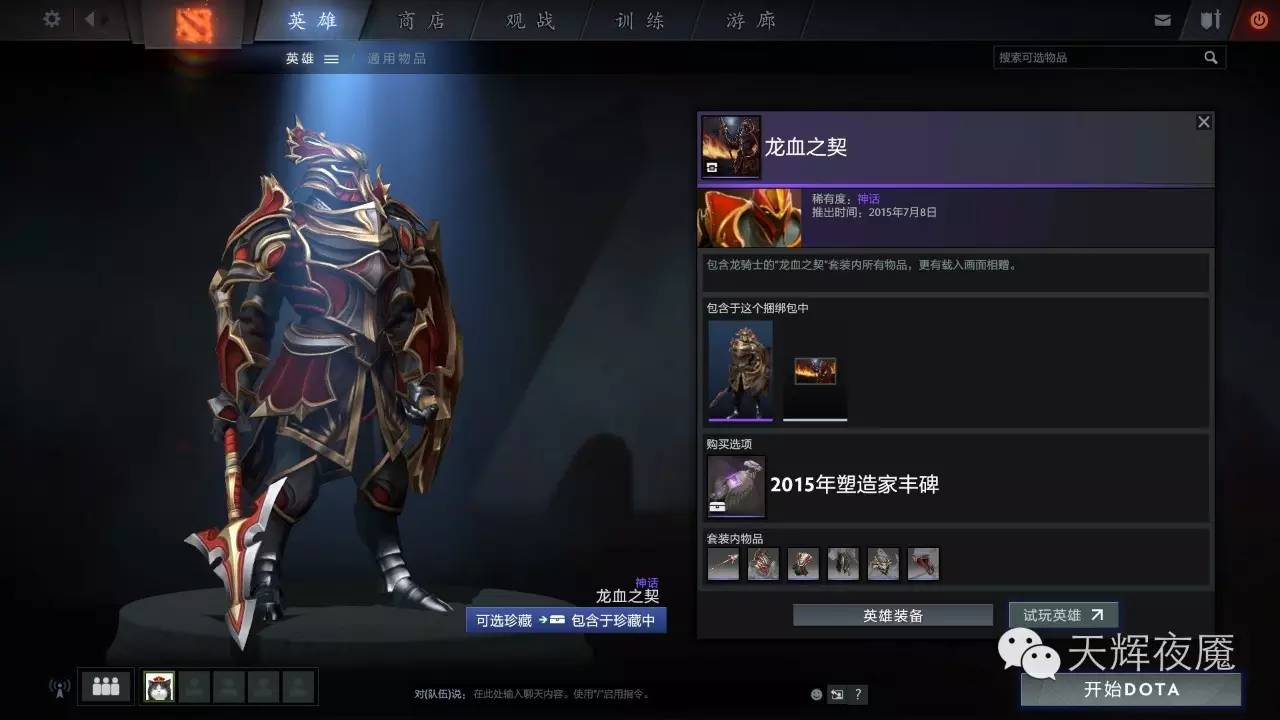This screenshot has width=1280, height=720.
Task: Open the settings gear icon
Action: coord(52,18)
